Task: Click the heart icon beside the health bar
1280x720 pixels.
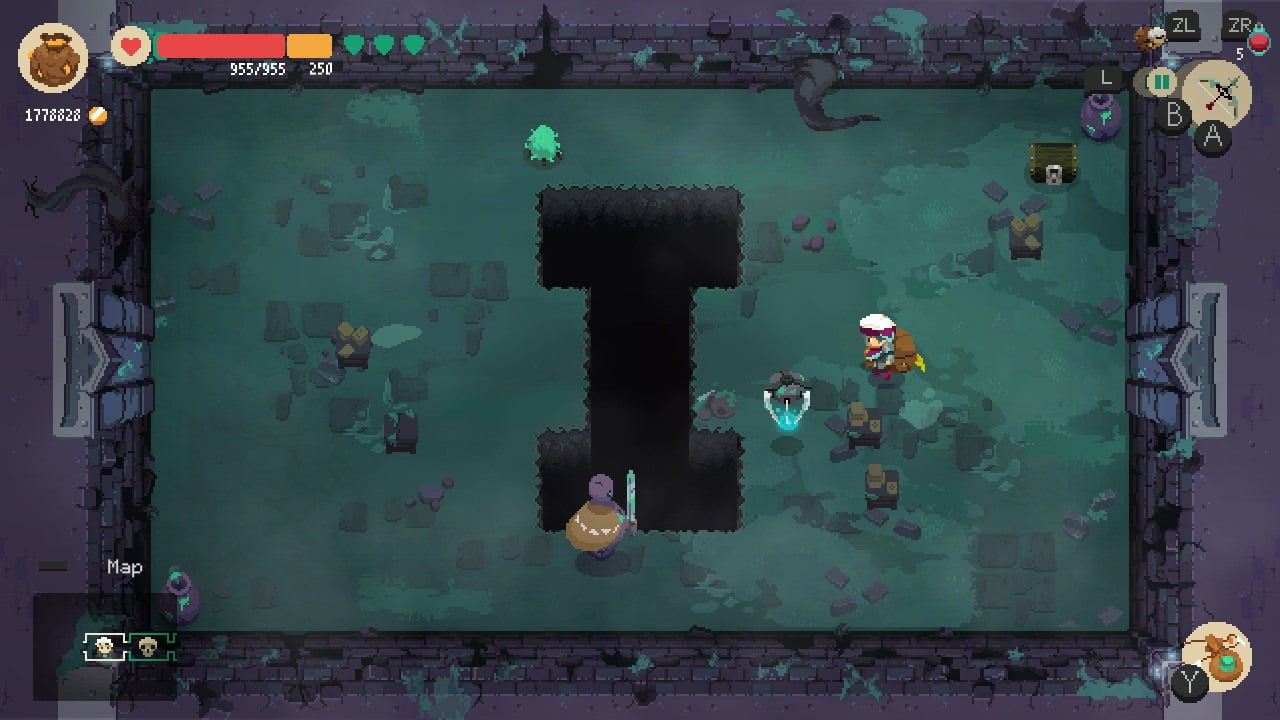Action: [x=129, y=44]
